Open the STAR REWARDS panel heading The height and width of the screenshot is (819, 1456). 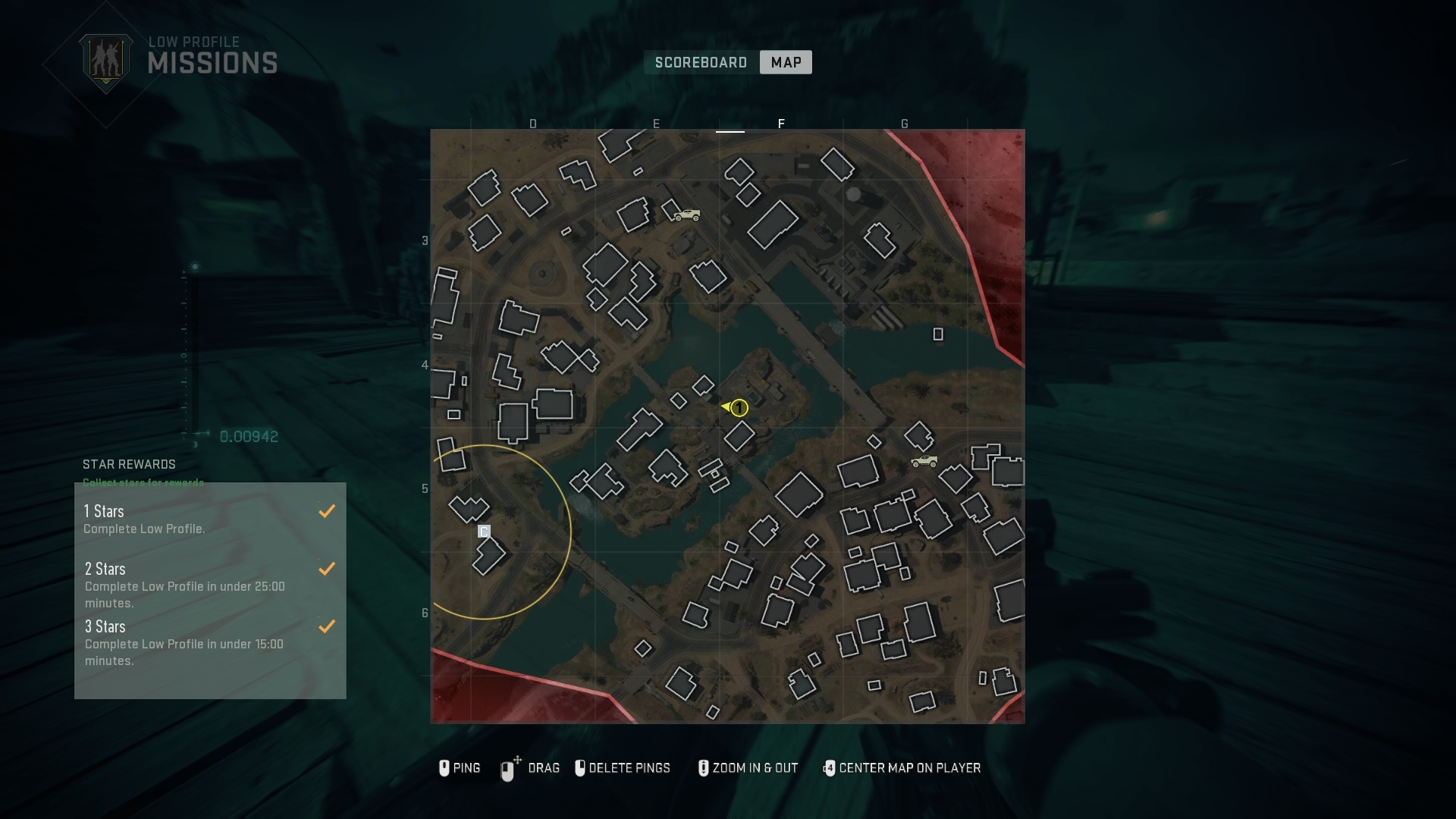click(130, 465)
